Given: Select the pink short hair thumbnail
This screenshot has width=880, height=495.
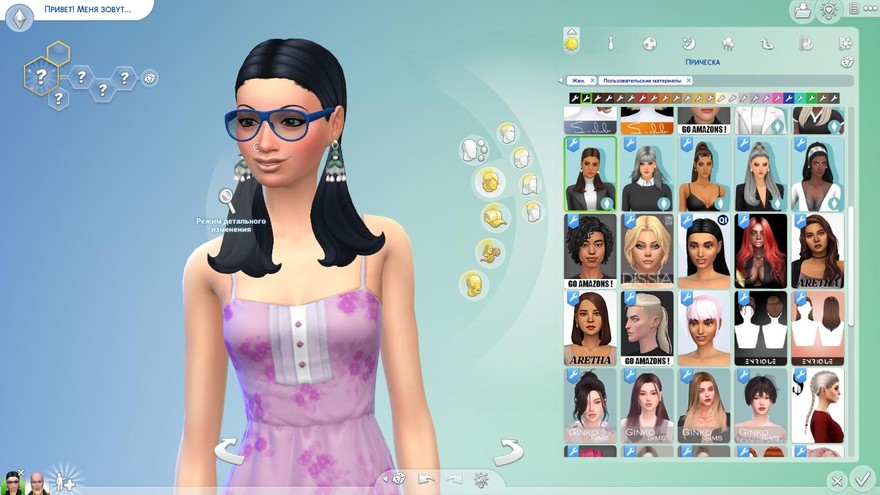Looking at the screenshot, I should click(704, 327).
